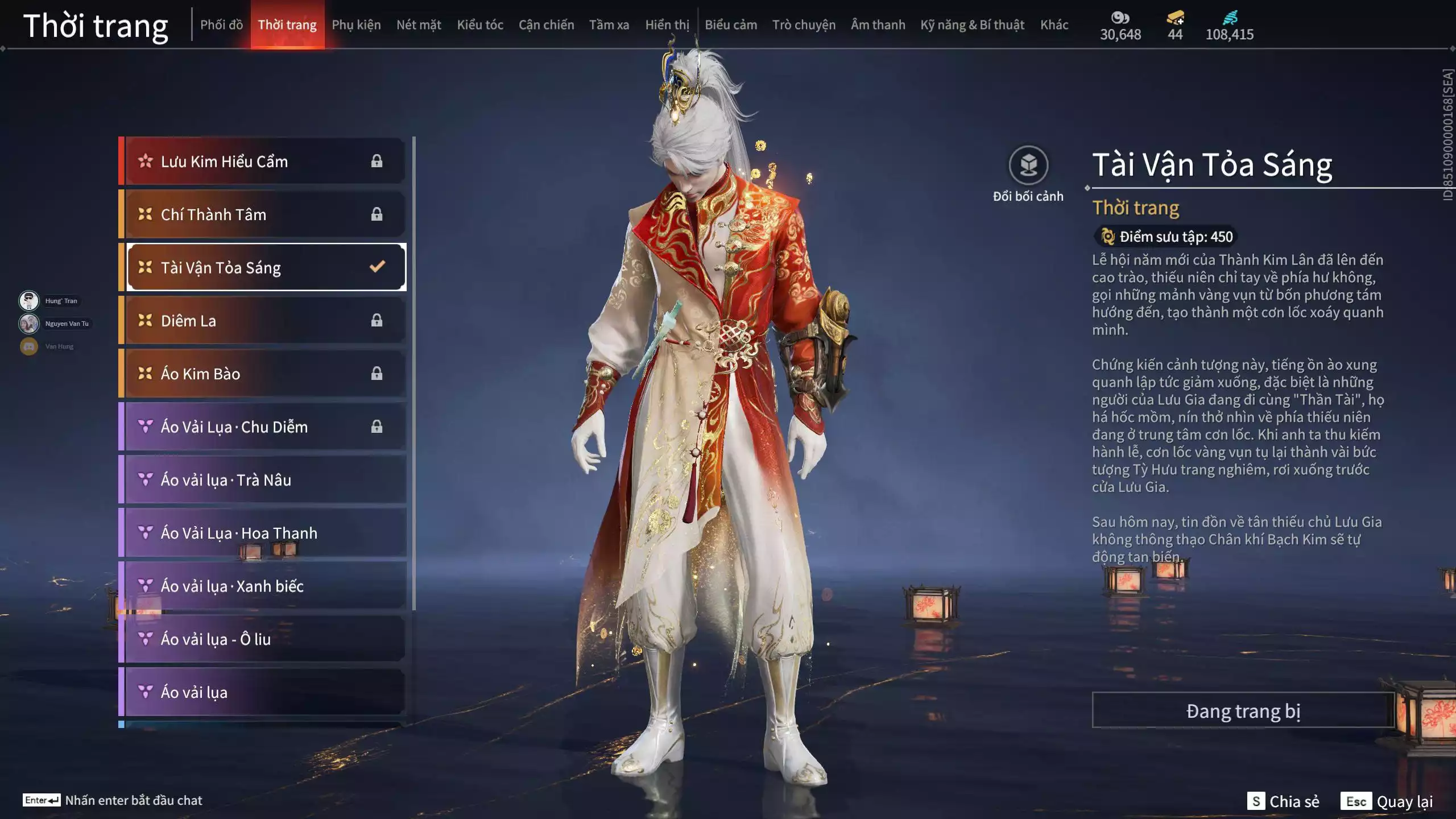
Task: Open the Phụ kiện tab
Action: point(356,25)
